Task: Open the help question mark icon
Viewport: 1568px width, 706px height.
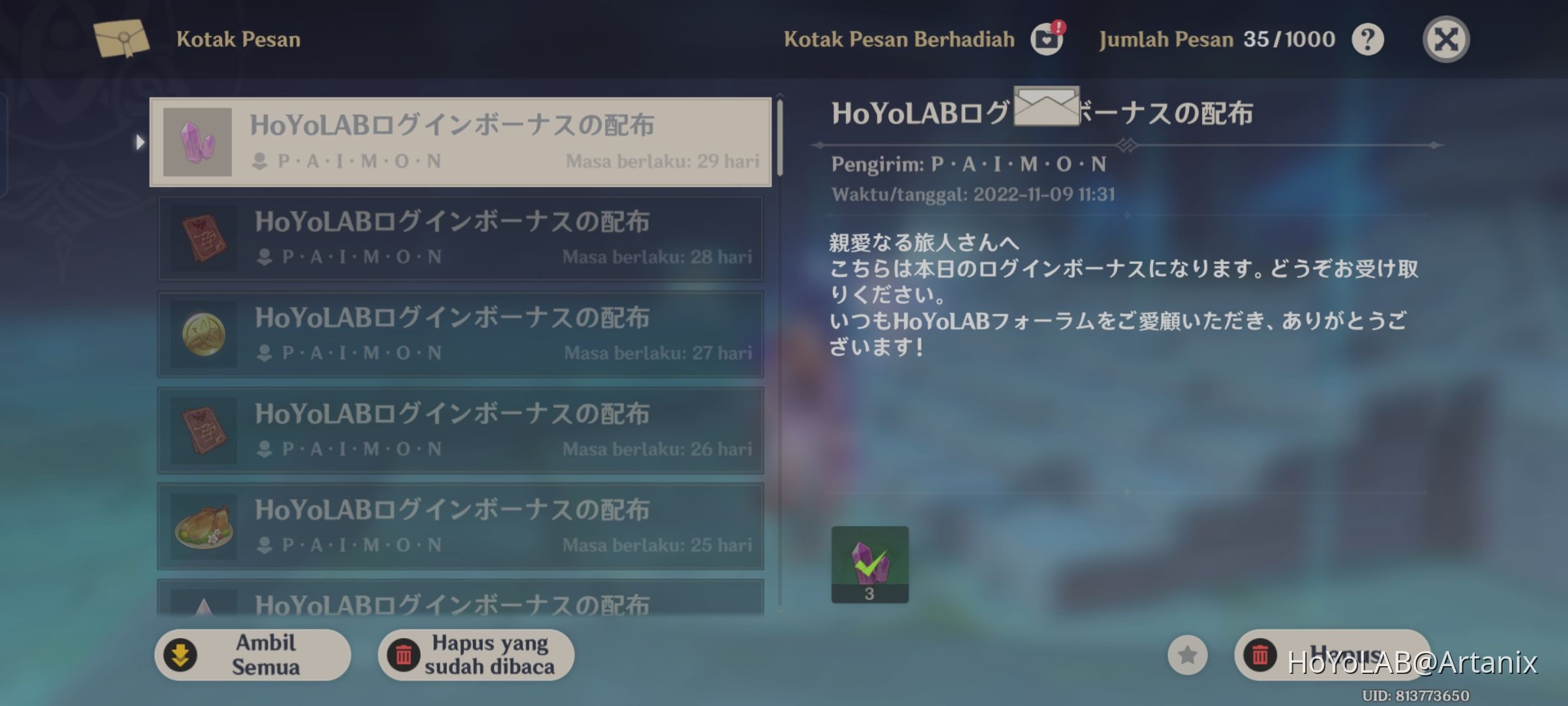Action: 1367,39
